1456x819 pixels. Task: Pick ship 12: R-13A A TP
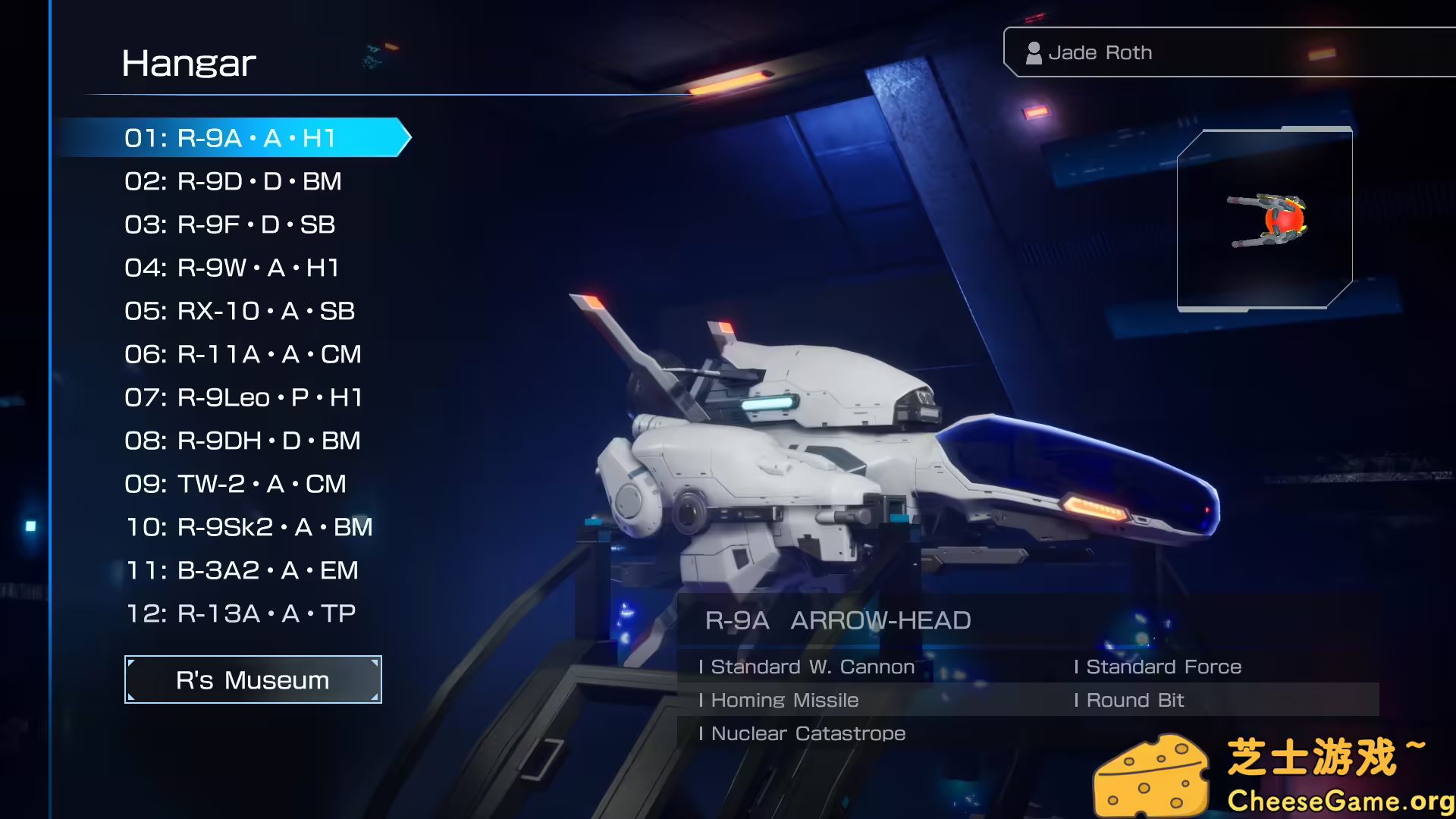tap(239, 613)
